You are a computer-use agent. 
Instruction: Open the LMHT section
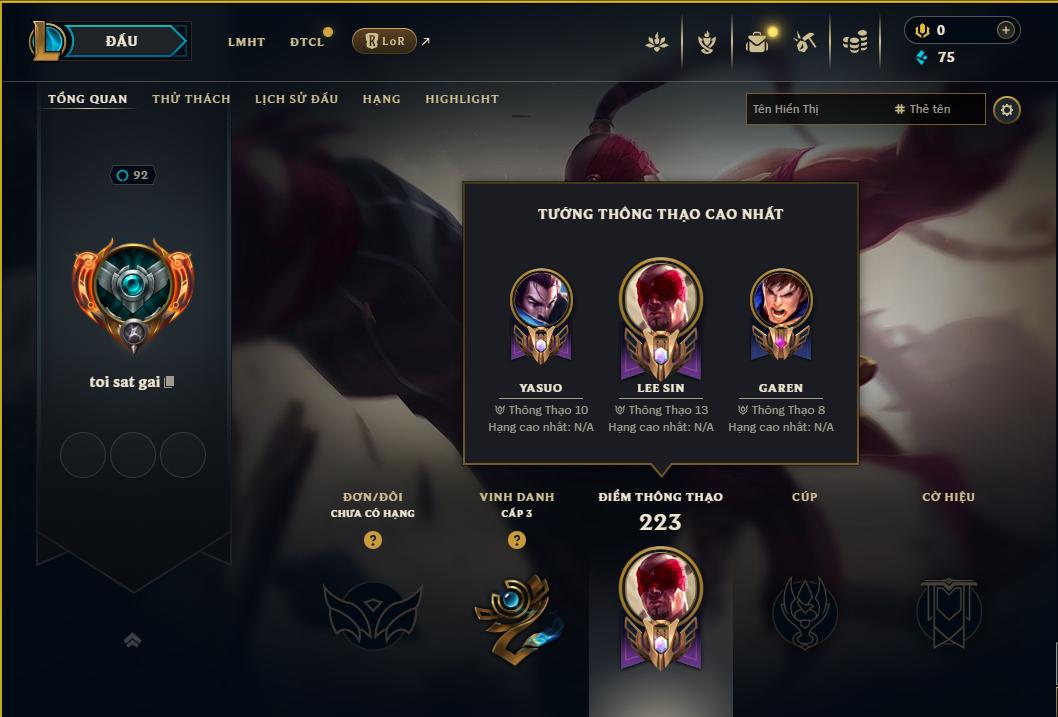(x=246, y=42)
